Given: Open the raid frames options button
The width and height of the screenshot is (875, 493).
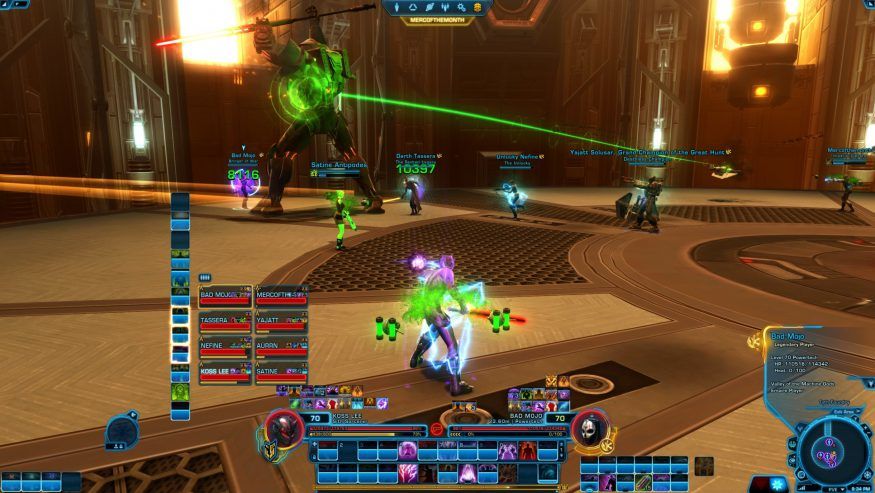Looking at the screenshot, I should (x=205, y=278).
